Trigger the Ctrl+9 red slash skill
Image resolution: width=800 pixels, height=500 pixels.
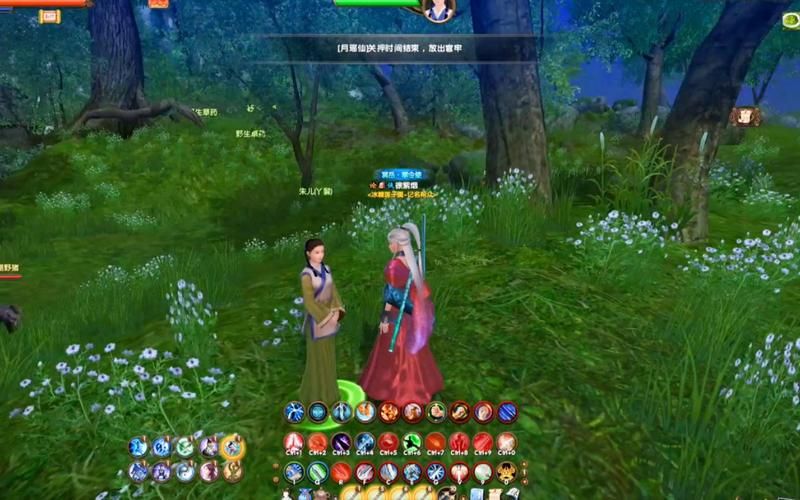483,442
